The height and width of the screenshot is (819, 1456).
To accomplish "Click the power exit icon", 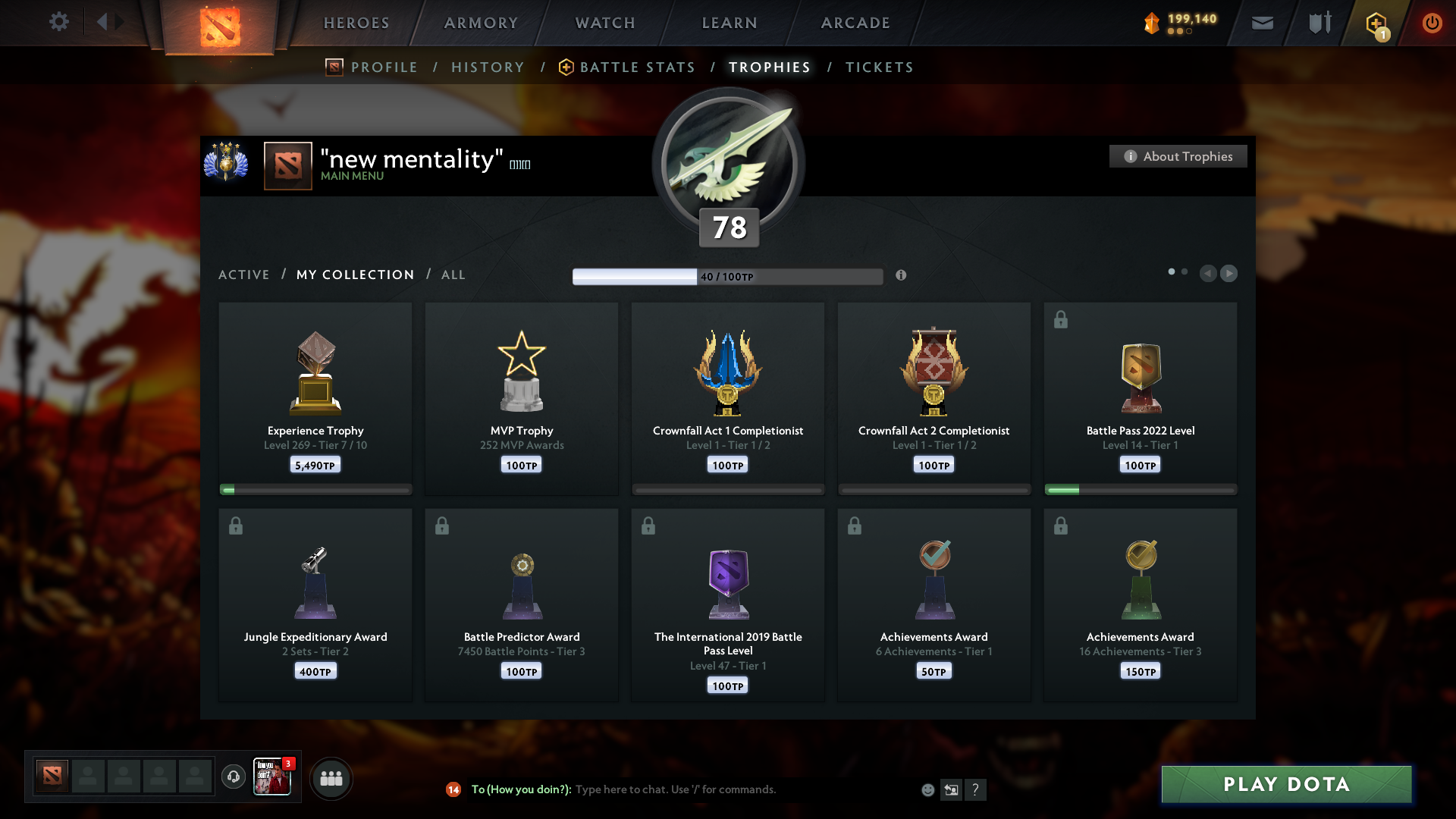I will [x=1432, y=23].
